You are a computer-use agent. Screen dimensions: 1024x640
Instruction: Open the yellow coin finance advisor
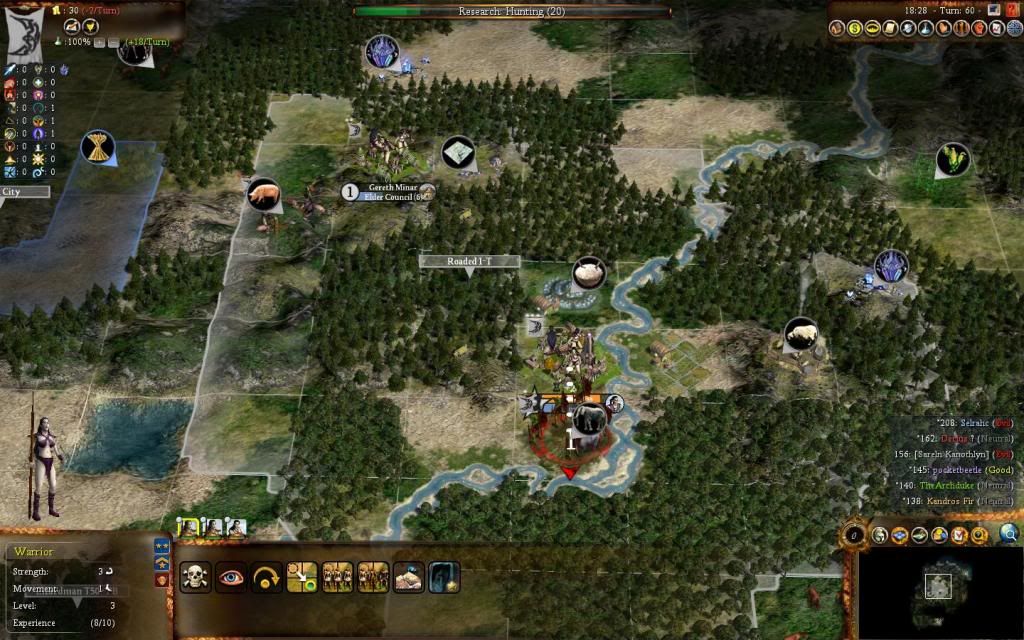tap(857, 29)
